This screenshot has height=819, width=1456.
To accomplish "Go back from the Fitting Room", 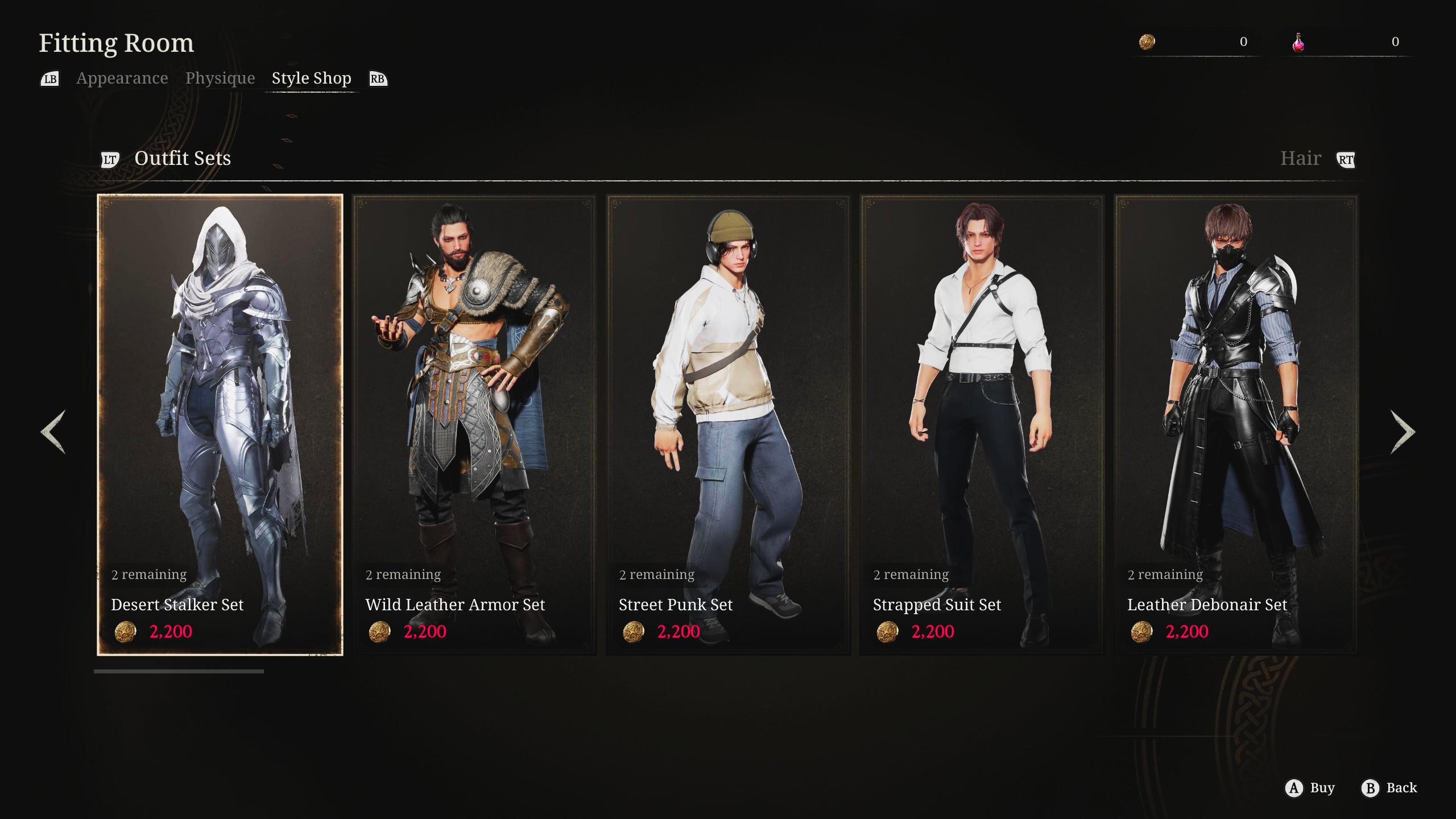I will point(1389,788).
